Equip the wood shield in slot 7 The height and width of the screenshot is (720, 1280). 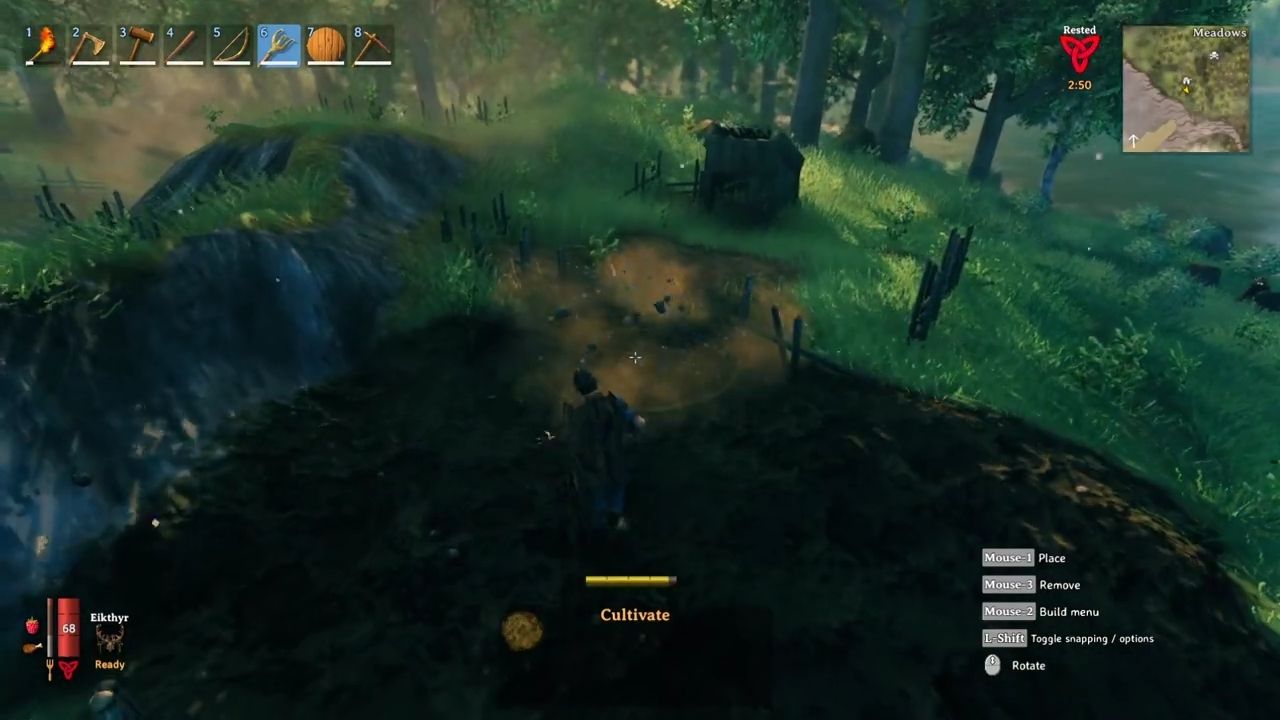[325, 44]
